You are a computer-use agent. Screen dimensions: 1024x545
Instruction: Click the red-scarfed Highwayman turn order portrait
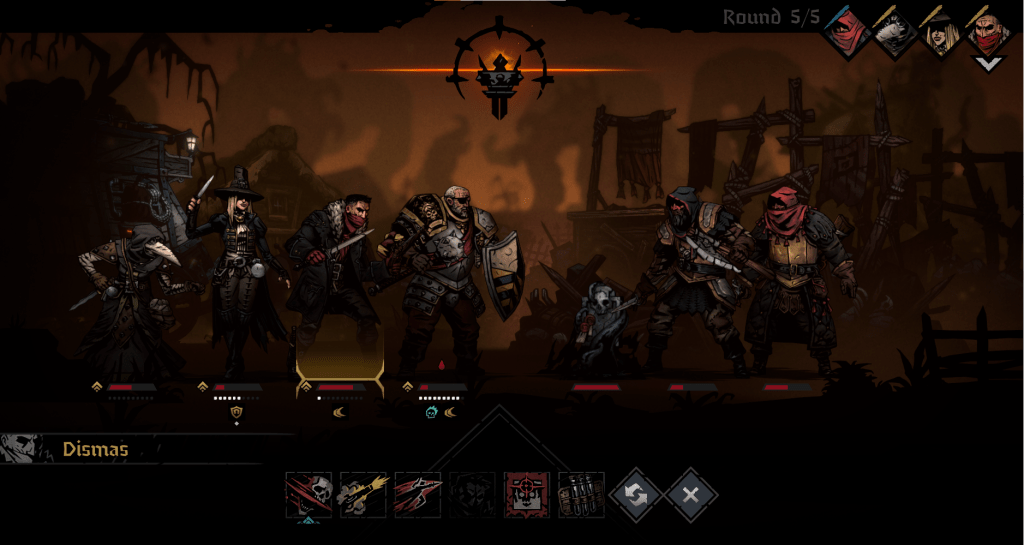pyautogui.click(x=988, y=33)
